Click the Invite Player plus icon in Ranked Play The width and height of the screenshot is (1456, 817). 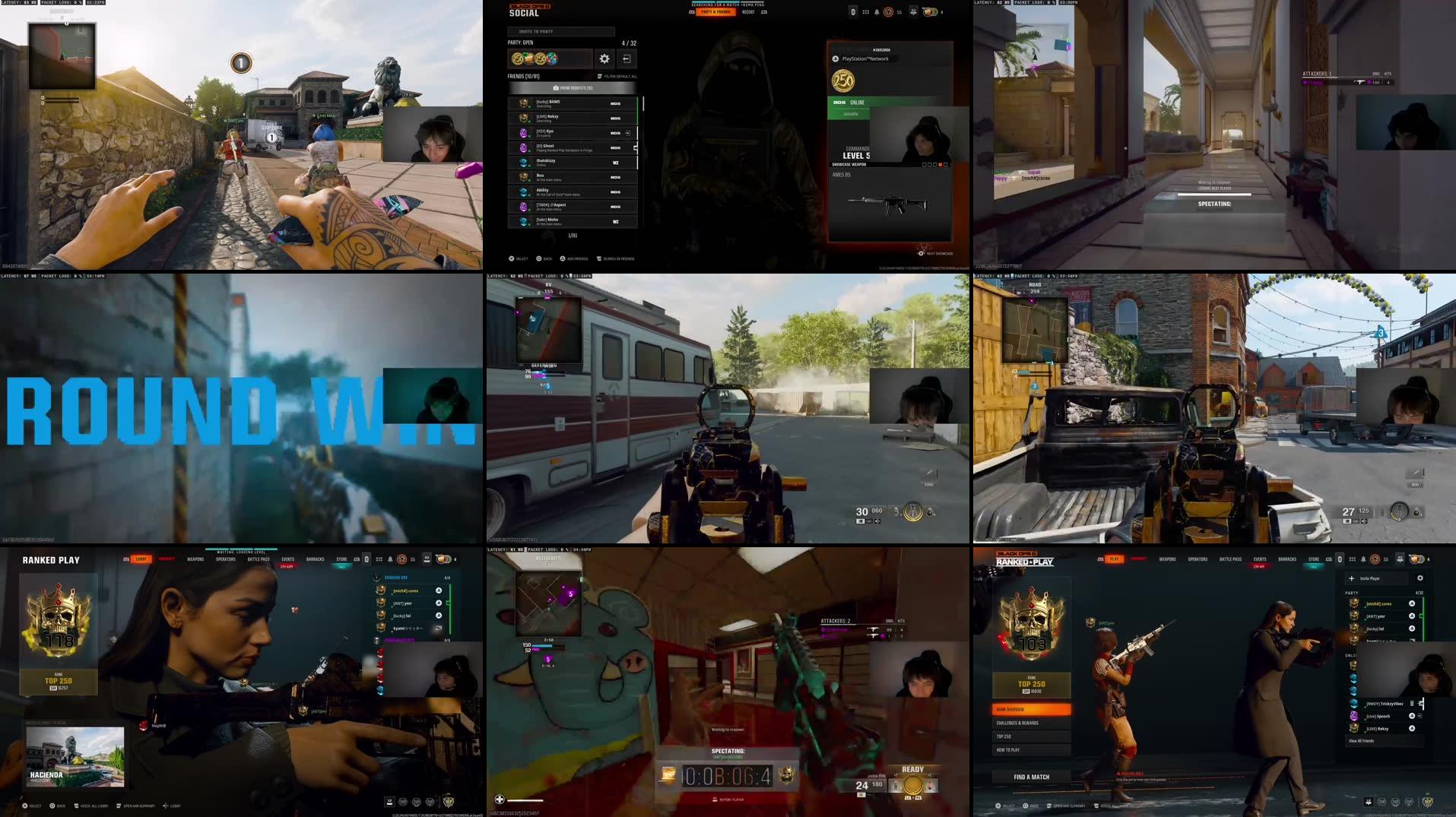(x=1353, y=578)
